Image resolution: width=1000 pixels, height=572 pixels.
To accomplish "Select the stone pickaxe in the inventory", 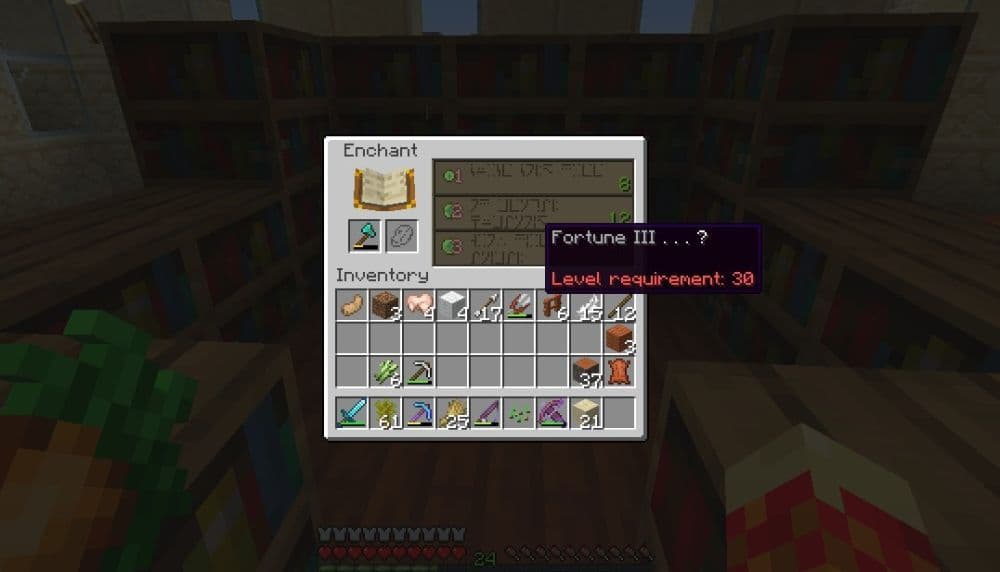I will pos(419,372).
